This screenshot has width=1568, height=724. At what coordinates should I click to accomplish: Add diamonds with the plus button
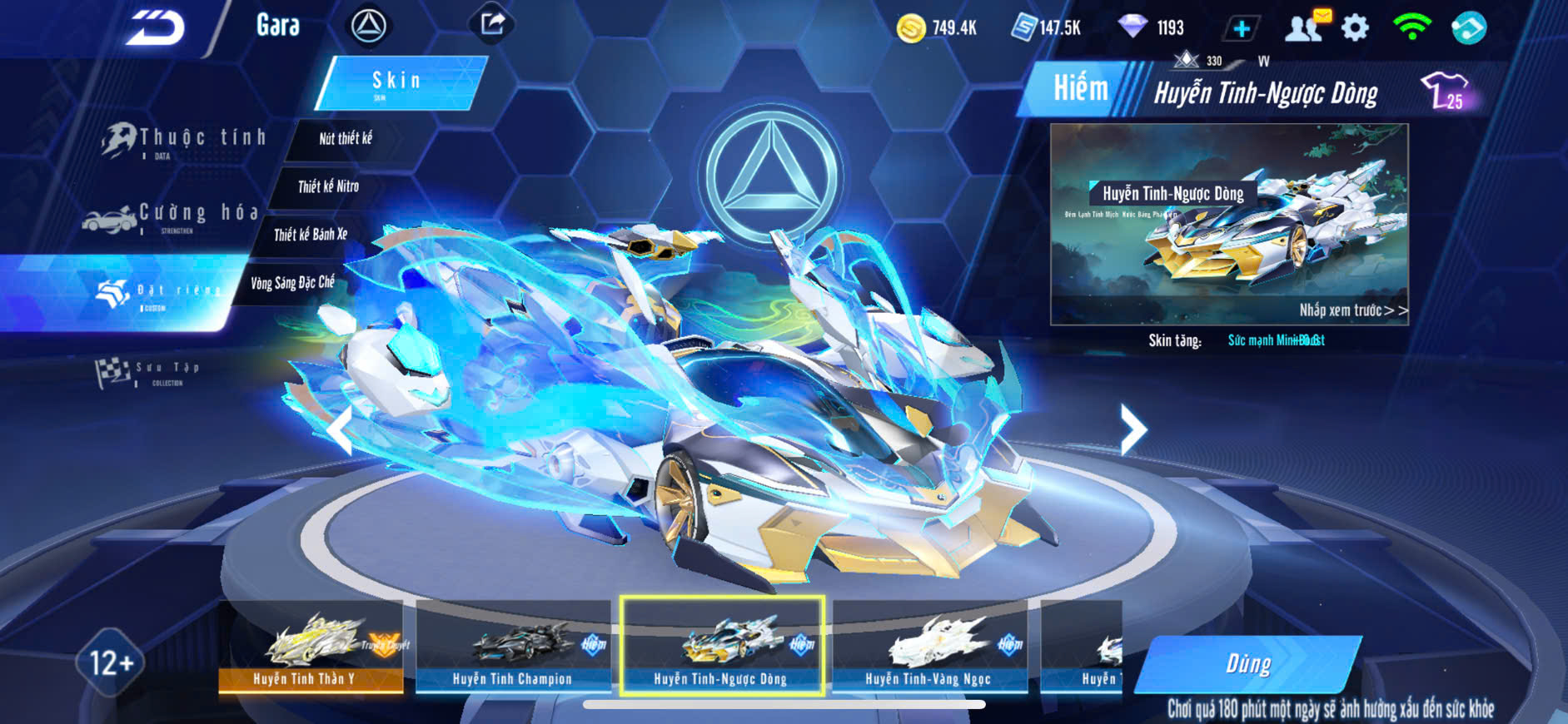[1241, 28]
